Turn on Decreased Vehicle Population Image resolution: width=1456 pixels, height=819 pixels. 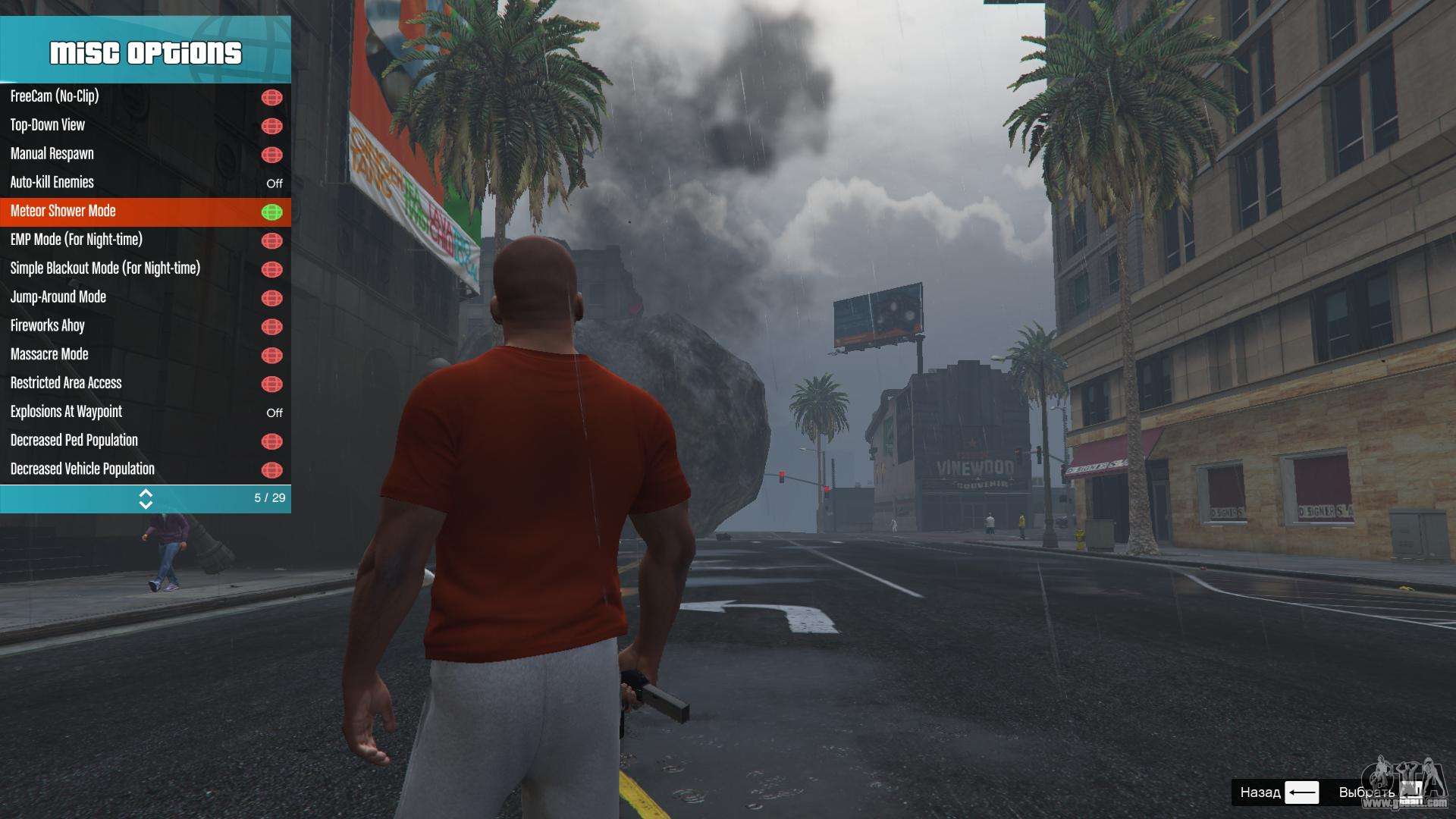144,469
